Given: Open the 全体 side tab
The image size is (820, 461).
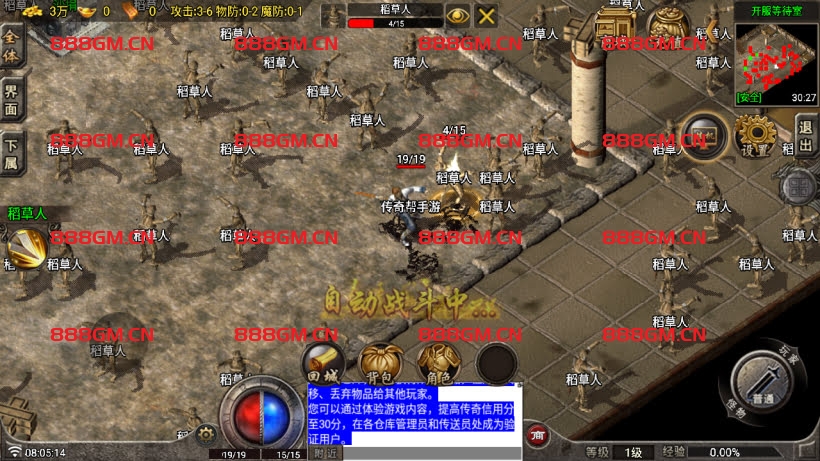Looking at the screenshot, I should click(x=11, y=45).
